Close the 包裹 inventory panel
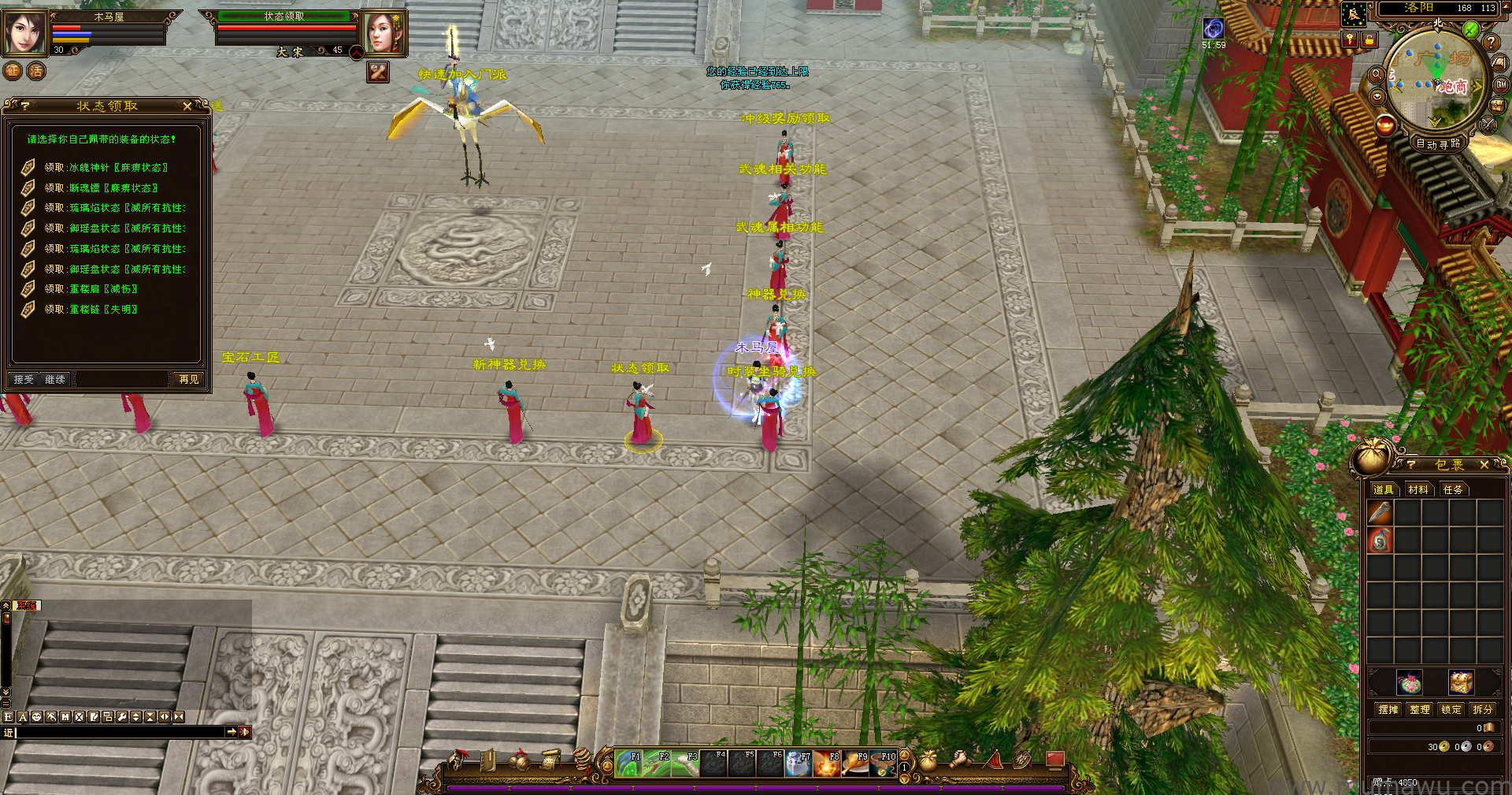 [1484, 465]
